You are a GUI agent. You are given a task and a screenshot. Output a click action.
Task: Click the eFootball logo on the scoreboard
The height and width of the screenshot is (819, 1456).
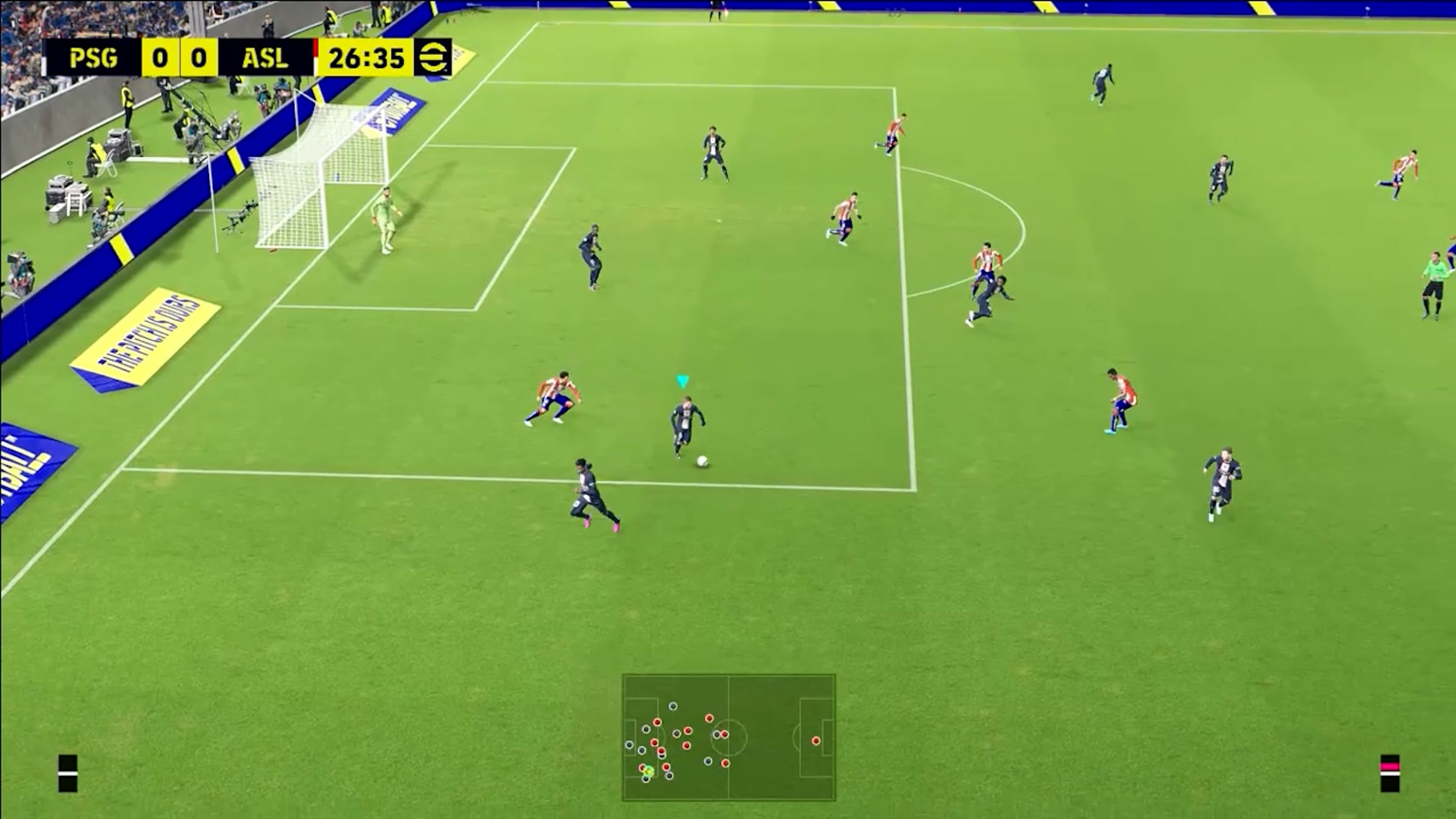433,58
